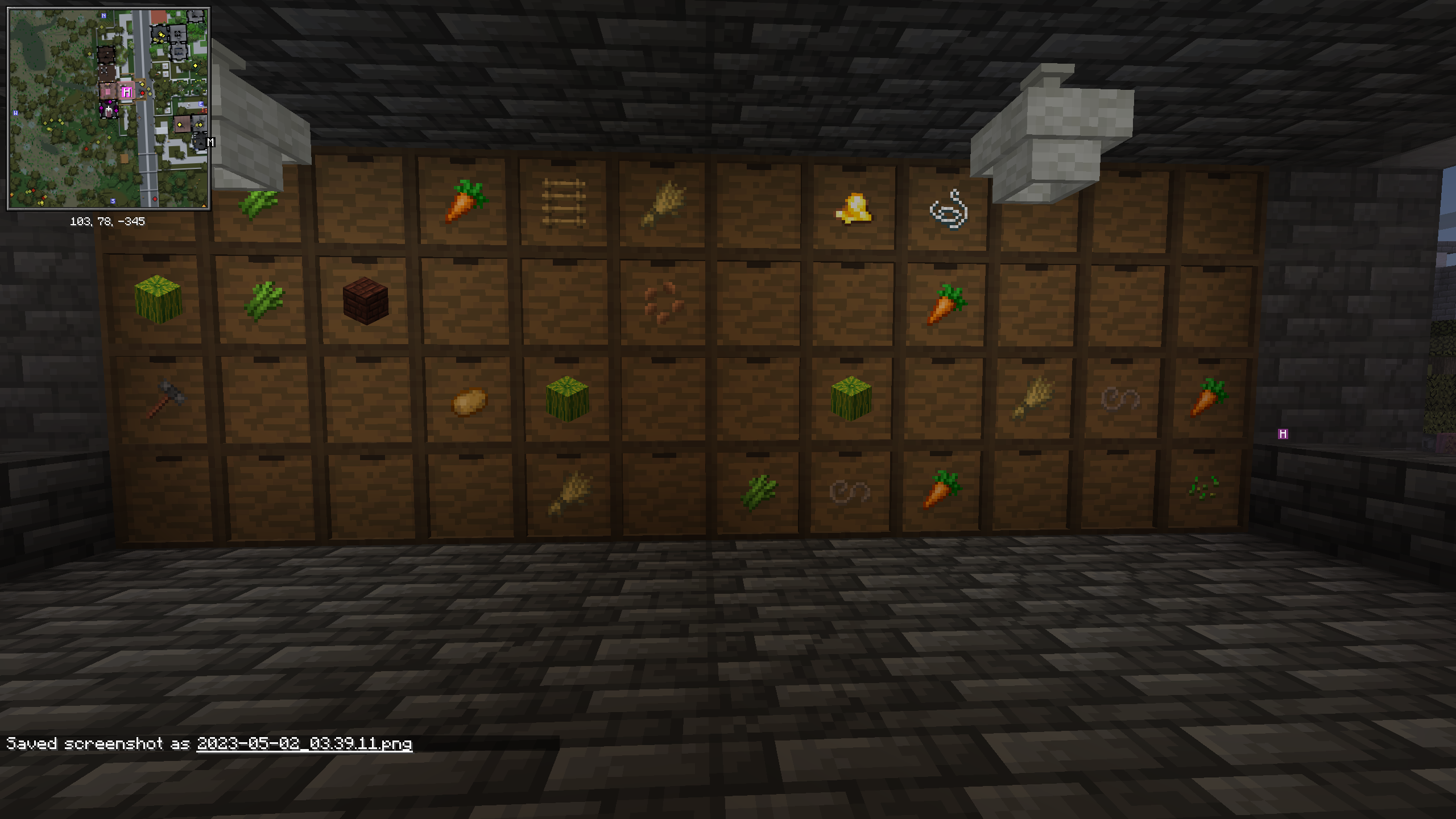Select the lead drawer in the top row
The height and width of the screenshot is (819, 1456).
click(947, 210)
